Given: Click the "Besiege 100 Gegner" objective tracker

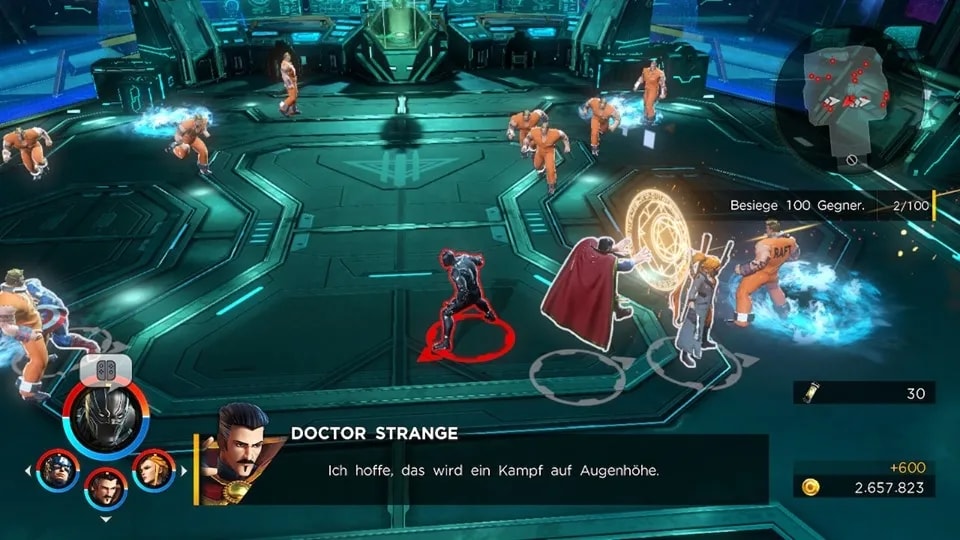Looking at the screenshot, I should [830, 205].
